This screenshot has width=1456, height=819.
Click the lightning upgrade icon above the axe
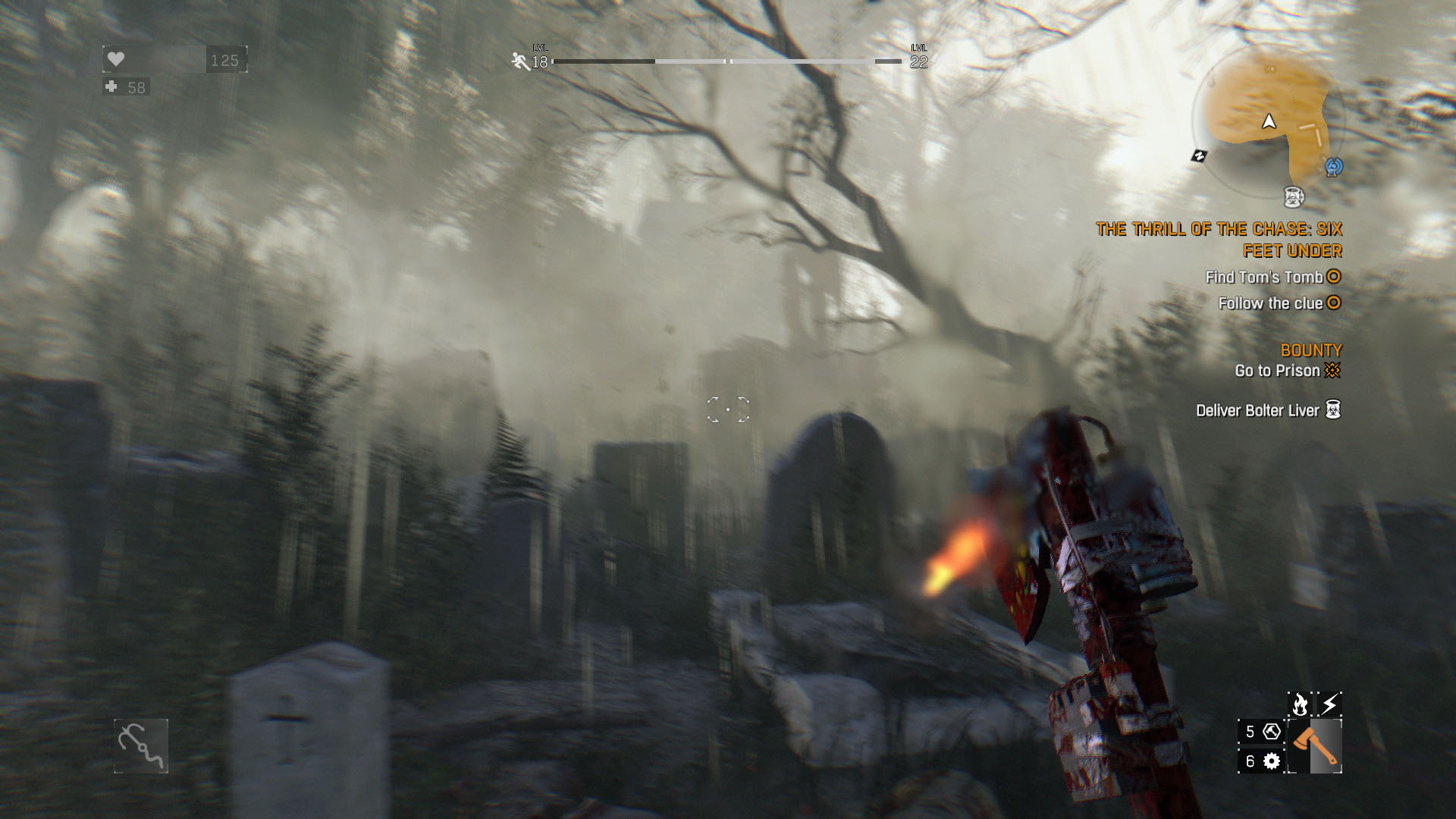[x=1329, y=704]
